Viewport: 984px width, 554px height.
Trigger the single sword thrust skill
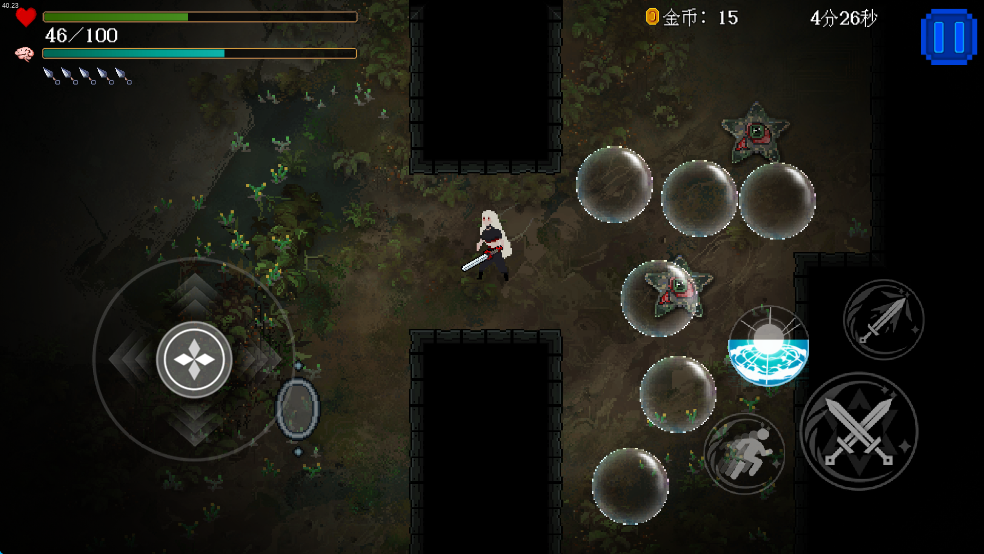883,319
